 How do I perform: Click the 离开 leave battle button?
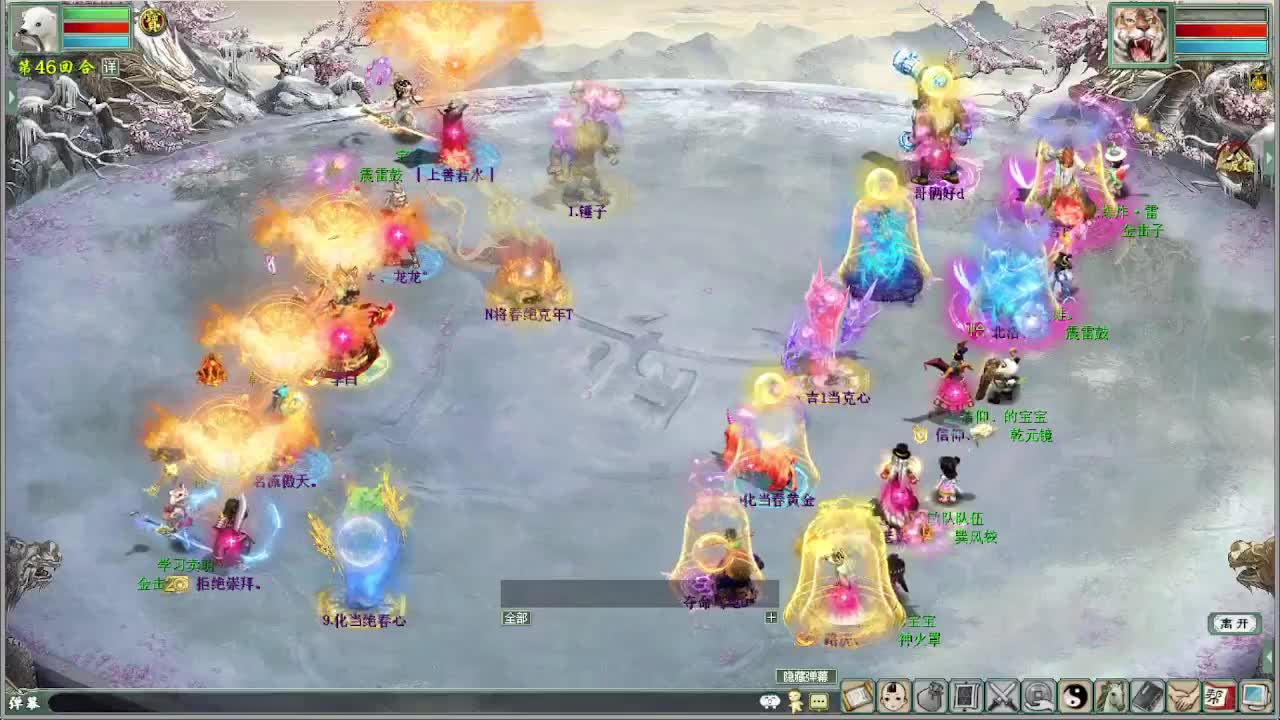1237,622
